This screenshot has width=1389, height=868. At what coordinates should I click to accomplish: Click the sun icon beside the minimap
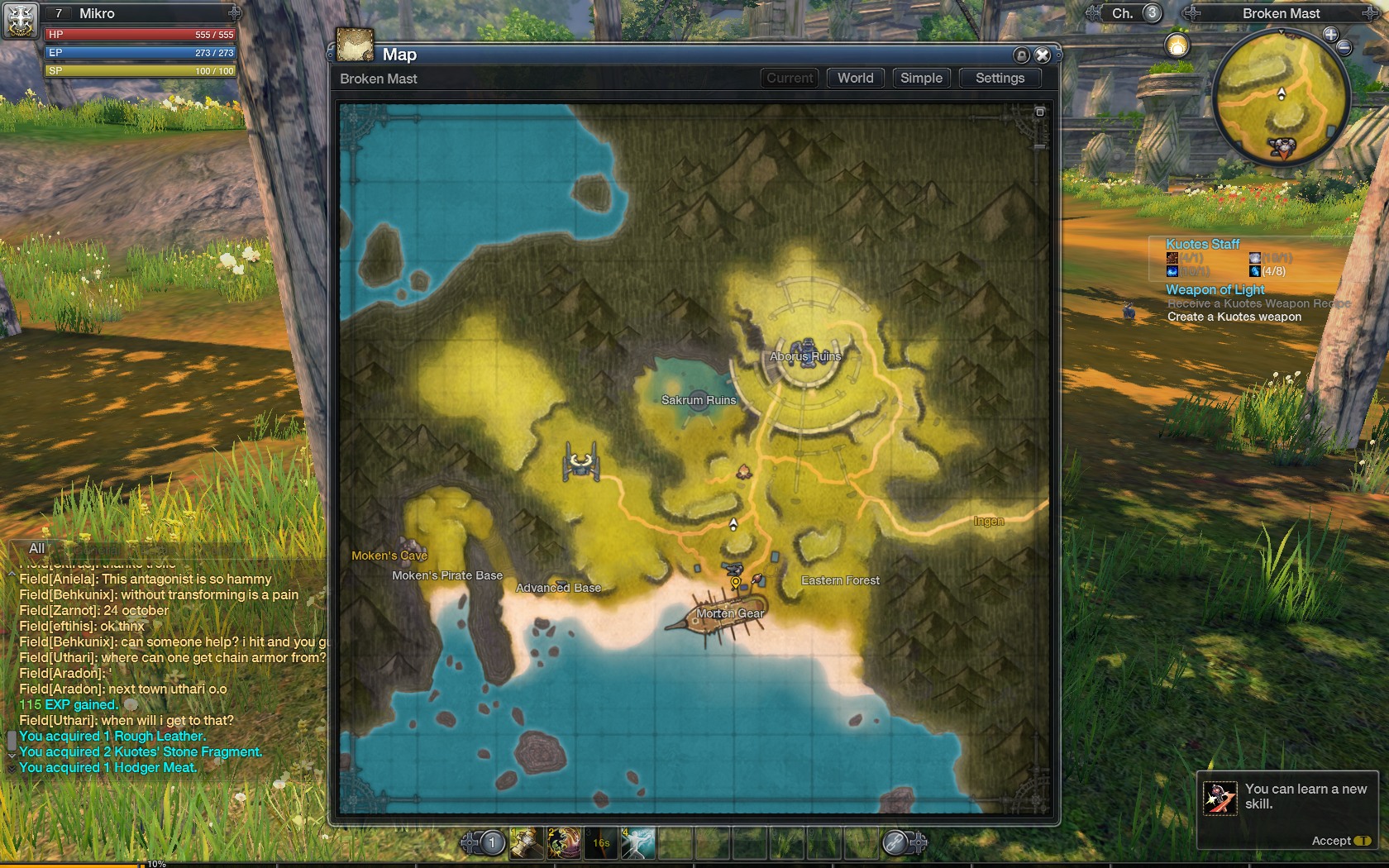coord(1177,45)
